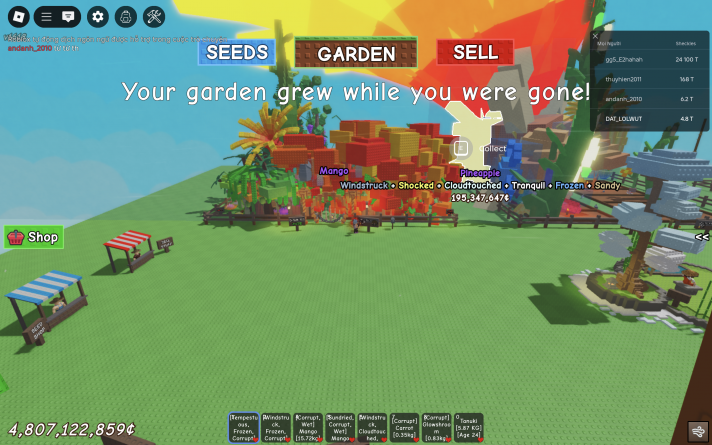Close the player leaderboard
This screenshot has width=712, height=445.
596,36
